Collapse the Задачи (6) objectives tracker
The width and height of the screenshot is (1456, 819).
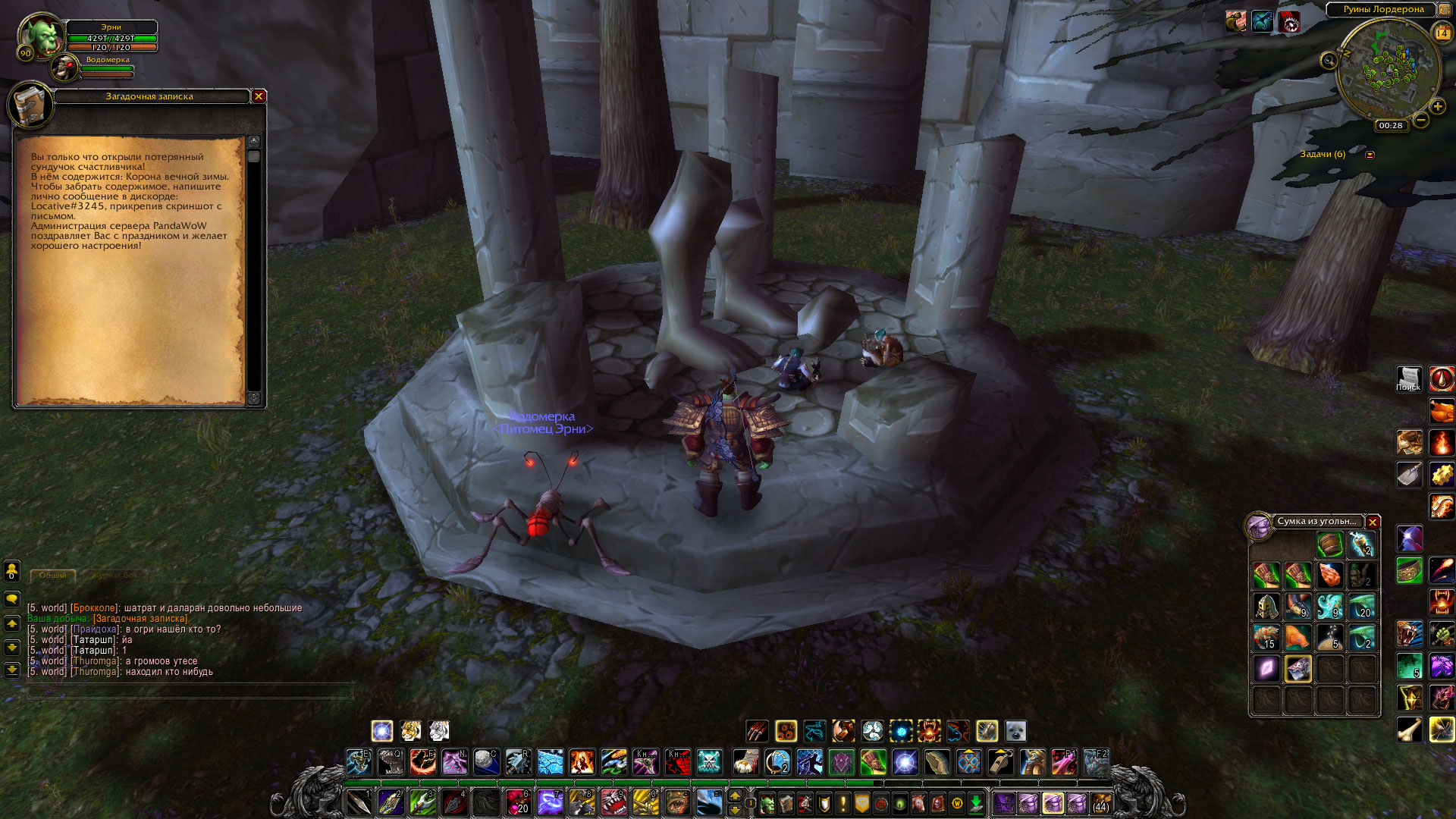pos(1370,155)
